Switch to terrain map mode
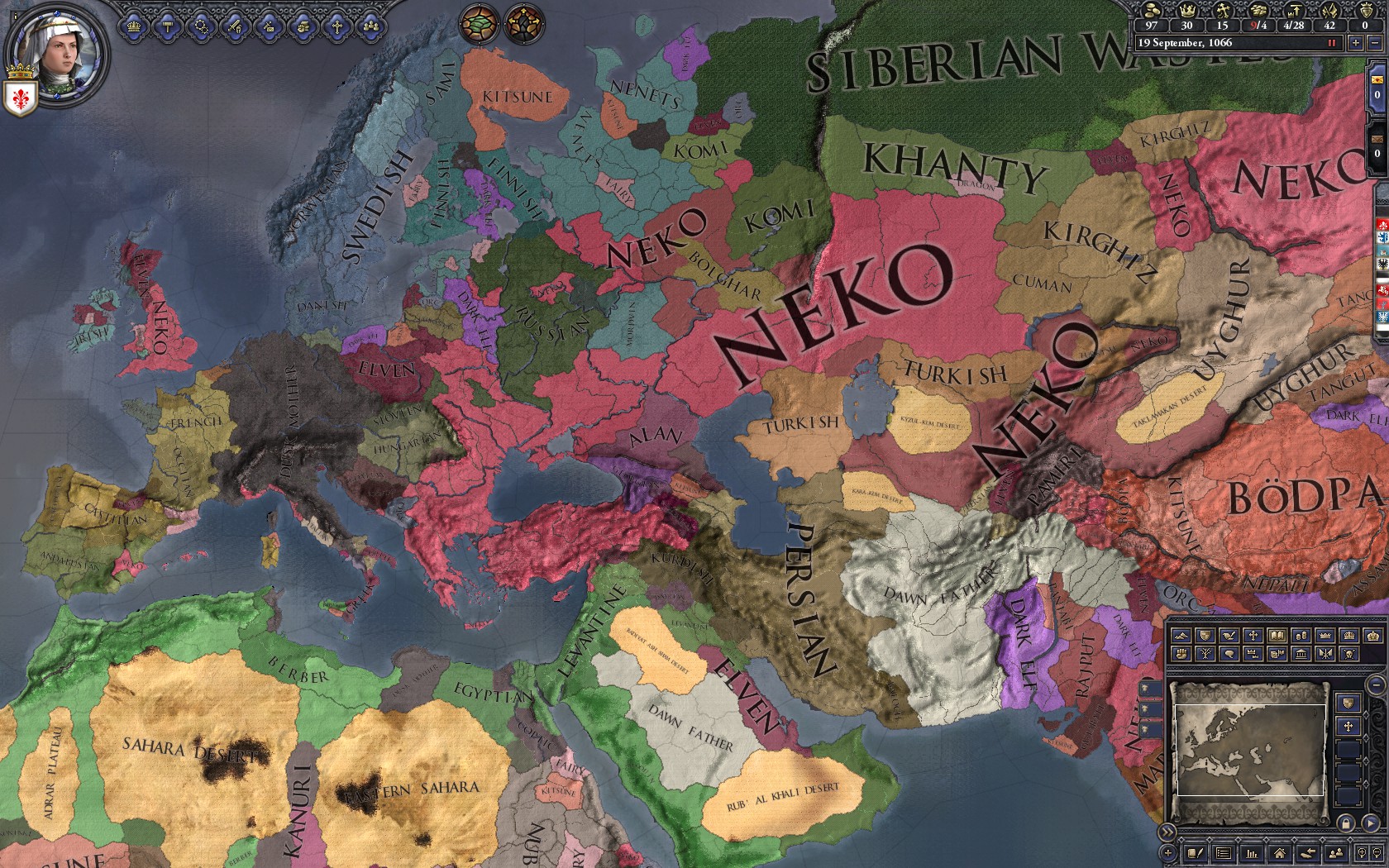 (x=1181, y=636)
